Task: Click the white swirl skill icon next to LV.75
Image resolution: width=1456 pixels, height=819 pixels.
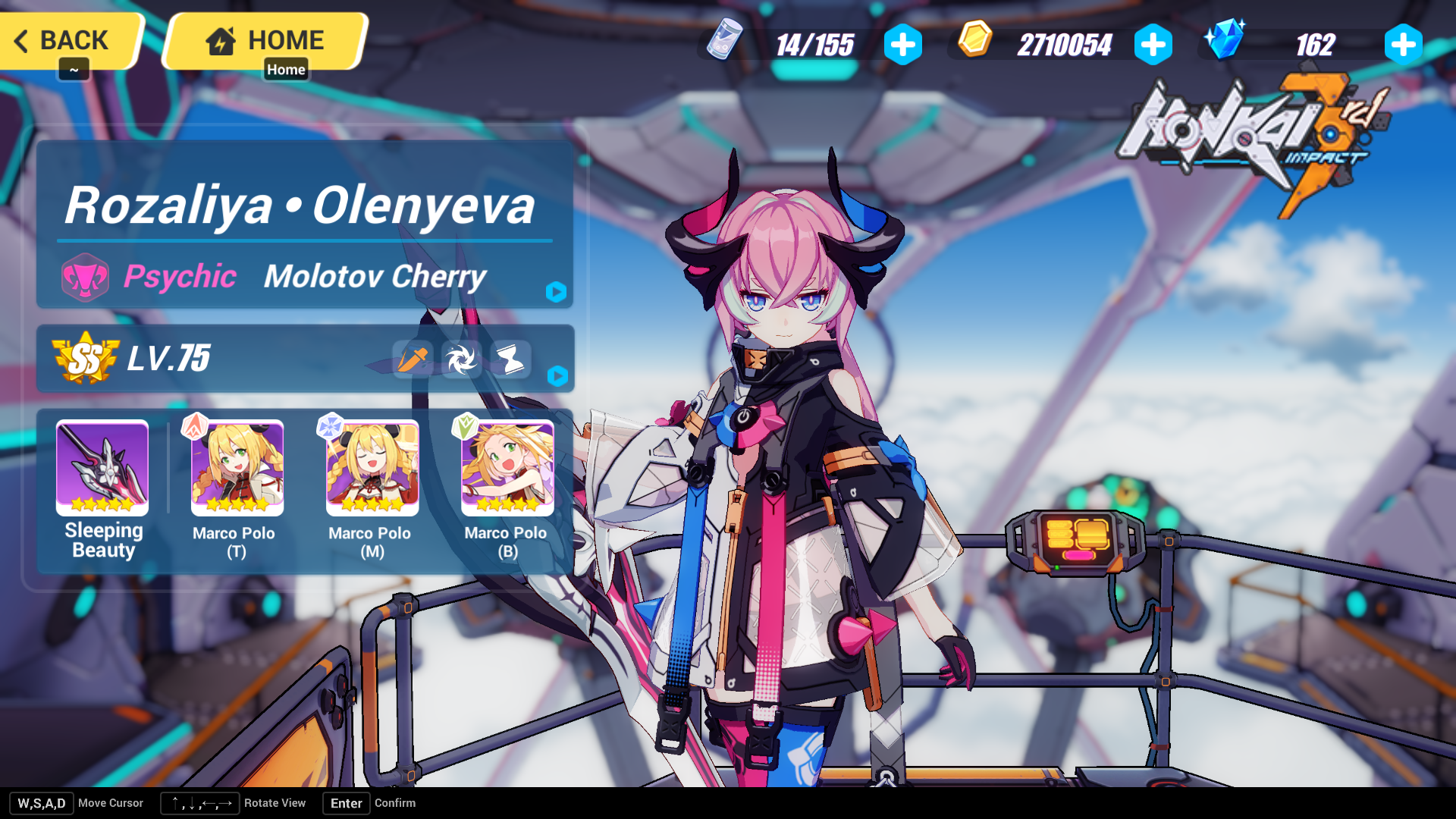Action: point(460,359)
